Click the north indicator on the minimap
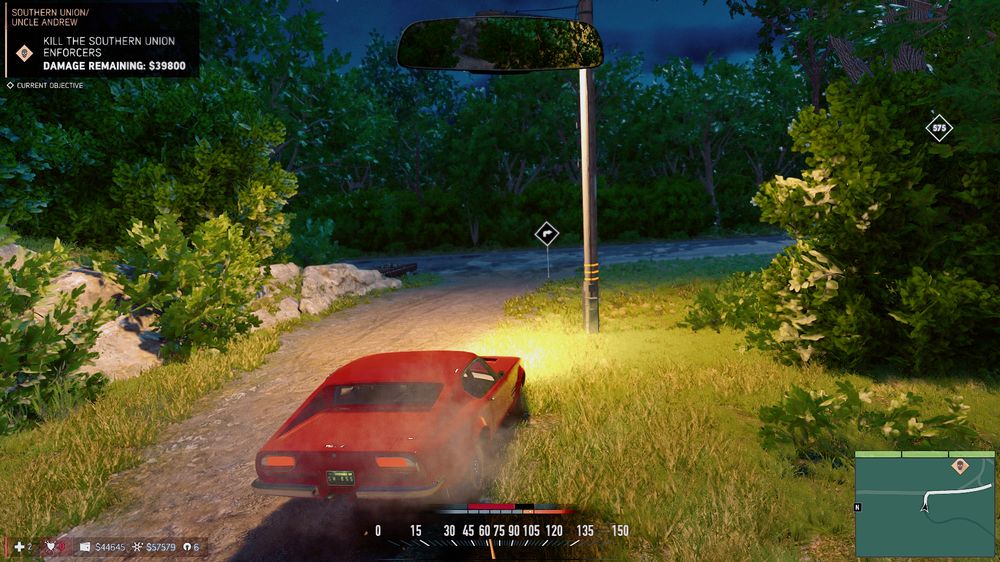This screenshot has width=1000, height=562. 858,507
